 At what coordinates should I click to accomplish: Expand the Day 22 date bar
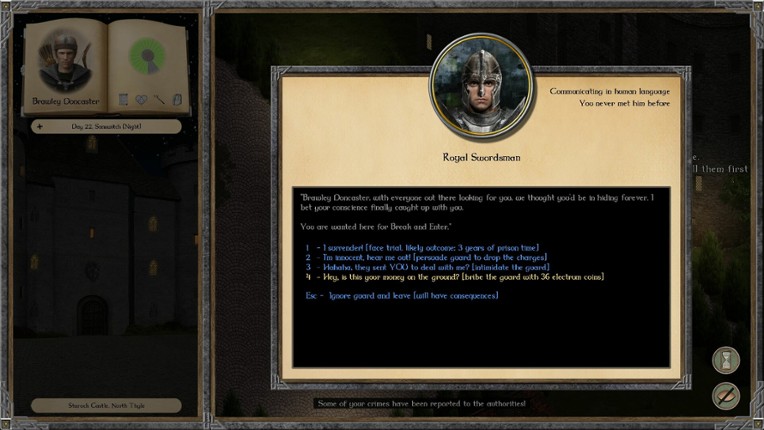[x=106, y=126]
